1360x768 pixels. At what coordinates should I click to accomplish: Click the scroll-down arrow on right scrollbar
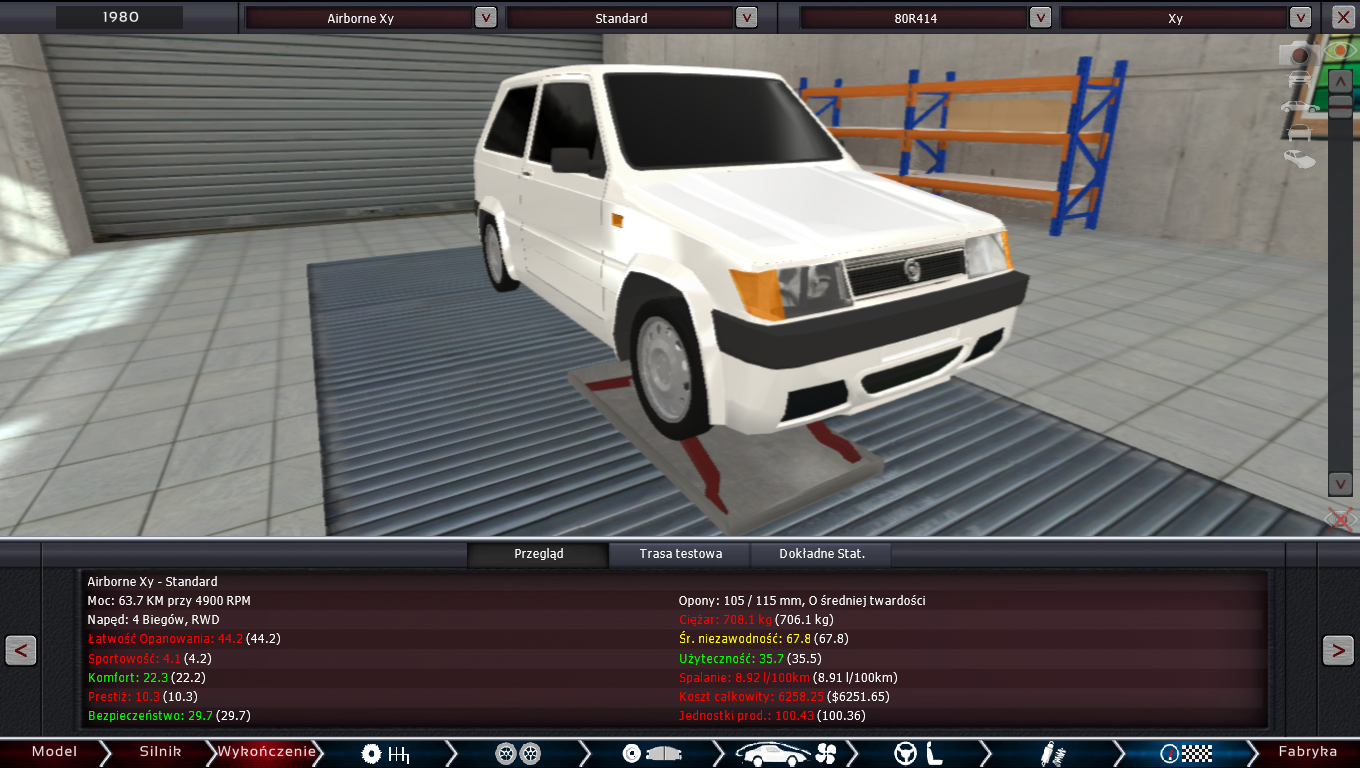pos(1340,484)
